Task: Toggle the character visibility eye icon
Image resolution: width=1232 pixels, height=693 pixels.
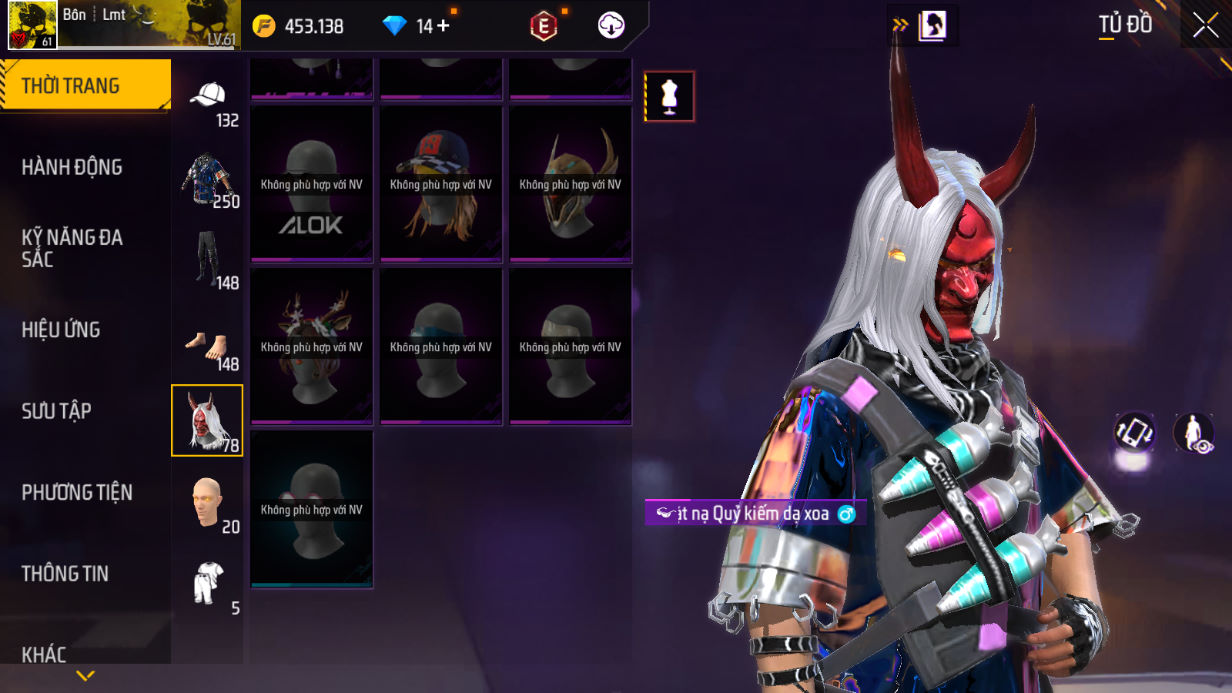Action: tap(1193, 433)
